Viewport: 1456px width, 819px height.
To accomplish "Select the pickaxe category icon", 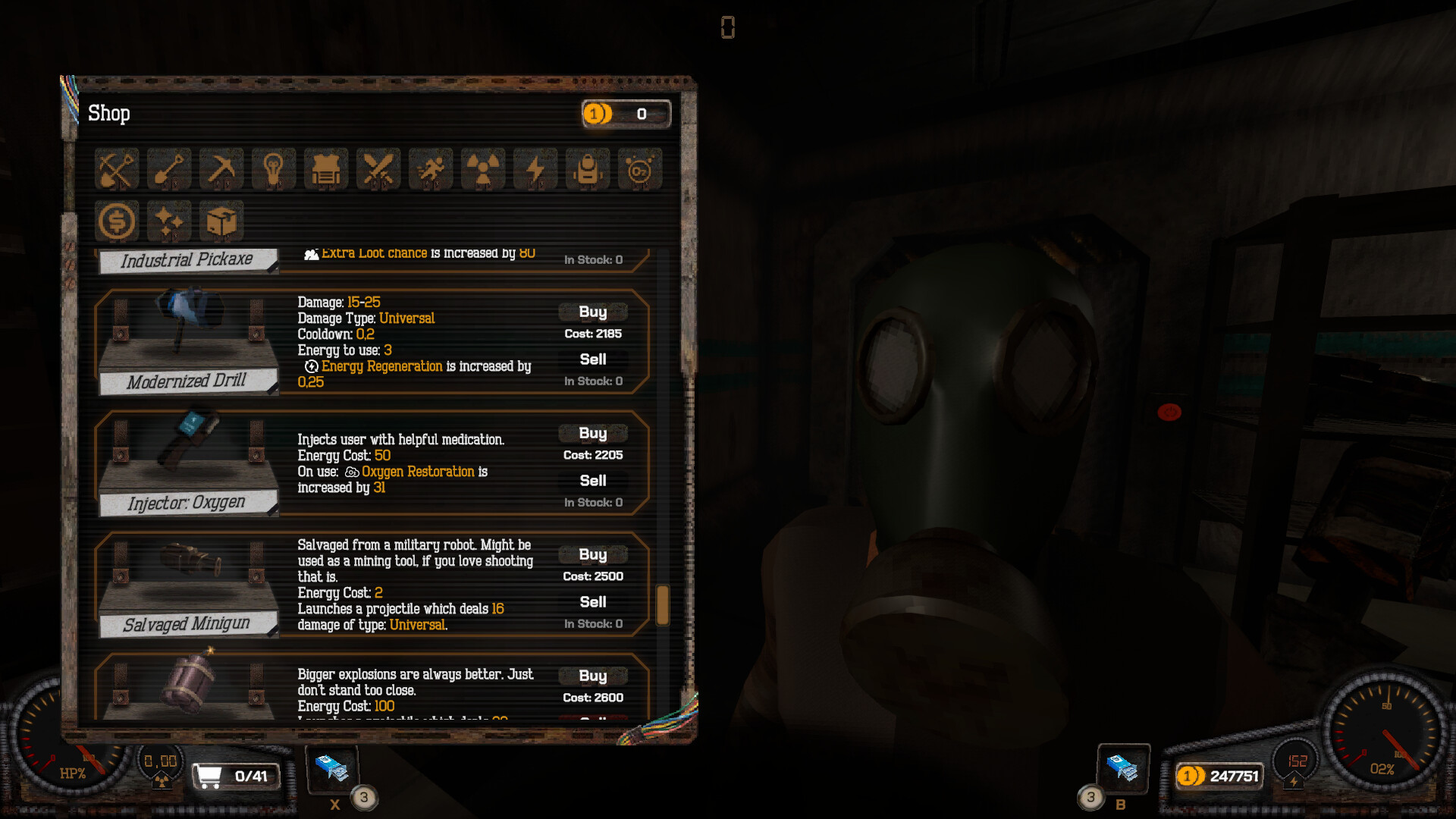I will click(221, 169).
